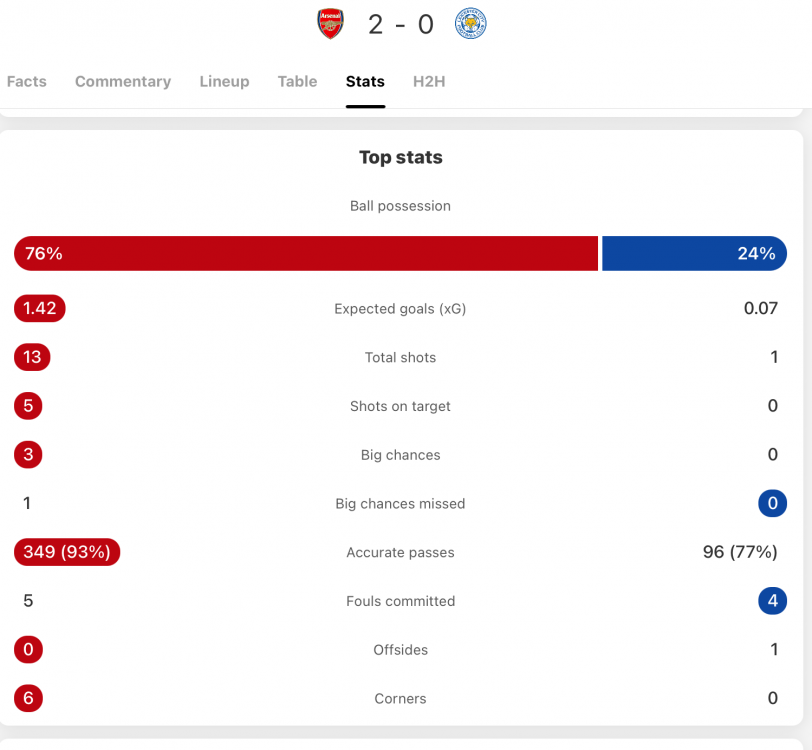Screen dimensions: 812x750
Task: Click the Stats tab
Action: [x=365, y=82]
